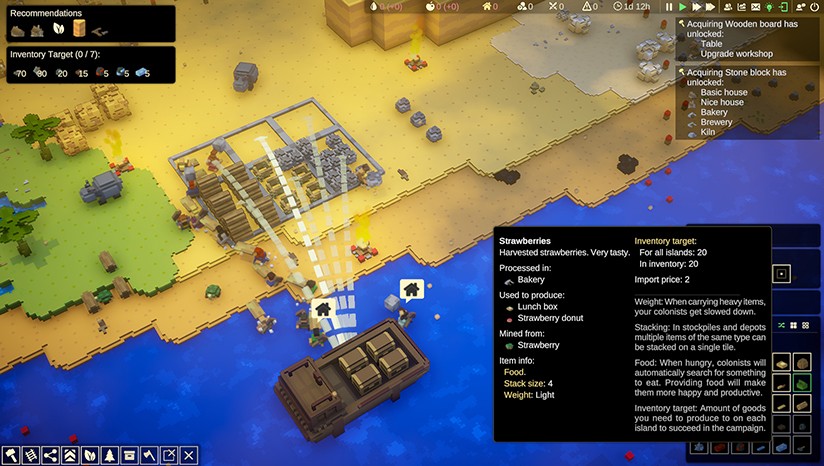The width and height of the screenshot is (824, 466).
Task: Select the leaves farming tool
Action: (90, 455)
